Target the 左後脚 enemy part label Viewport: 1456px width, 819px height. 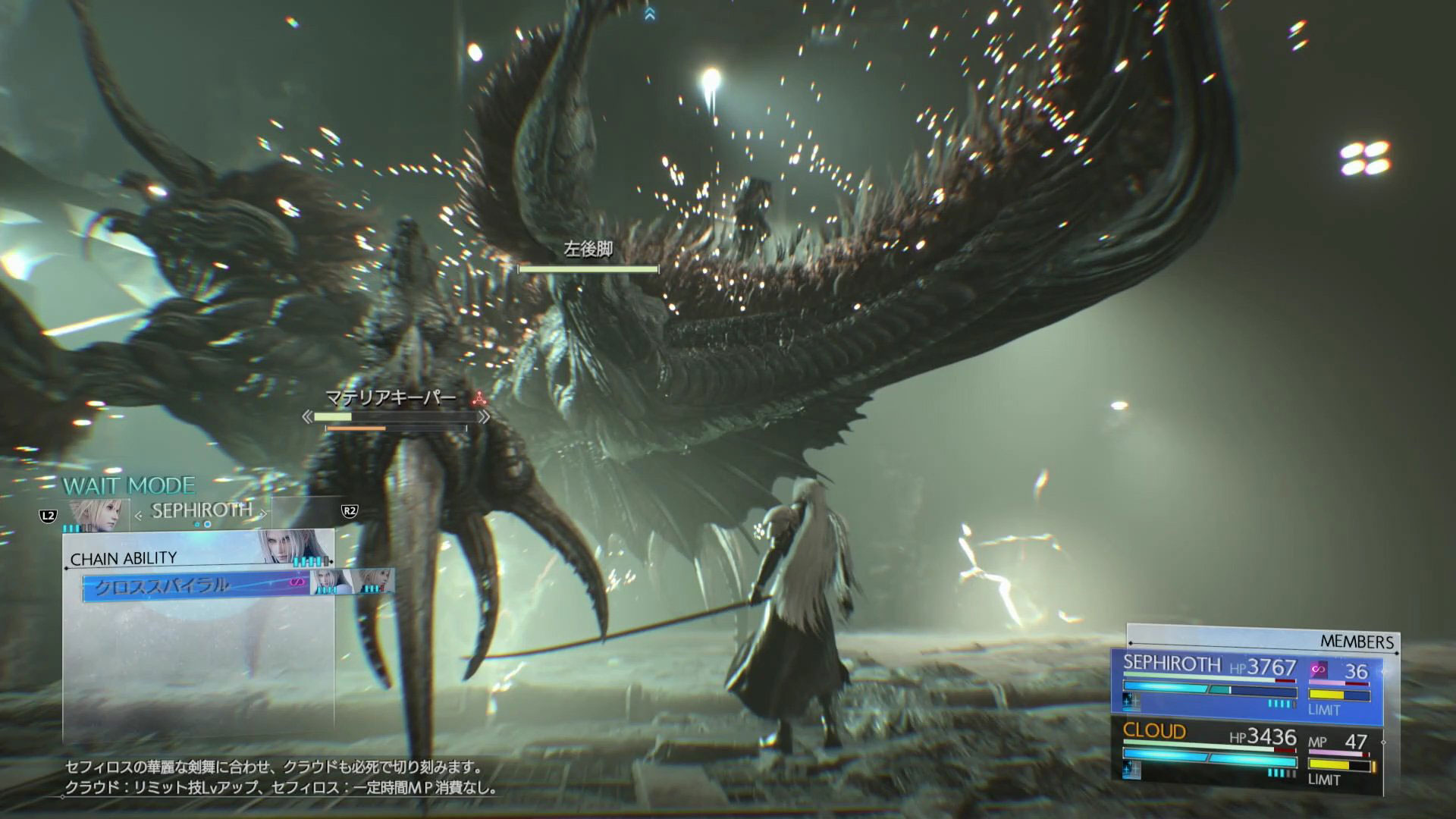click(x=588, y=249)
